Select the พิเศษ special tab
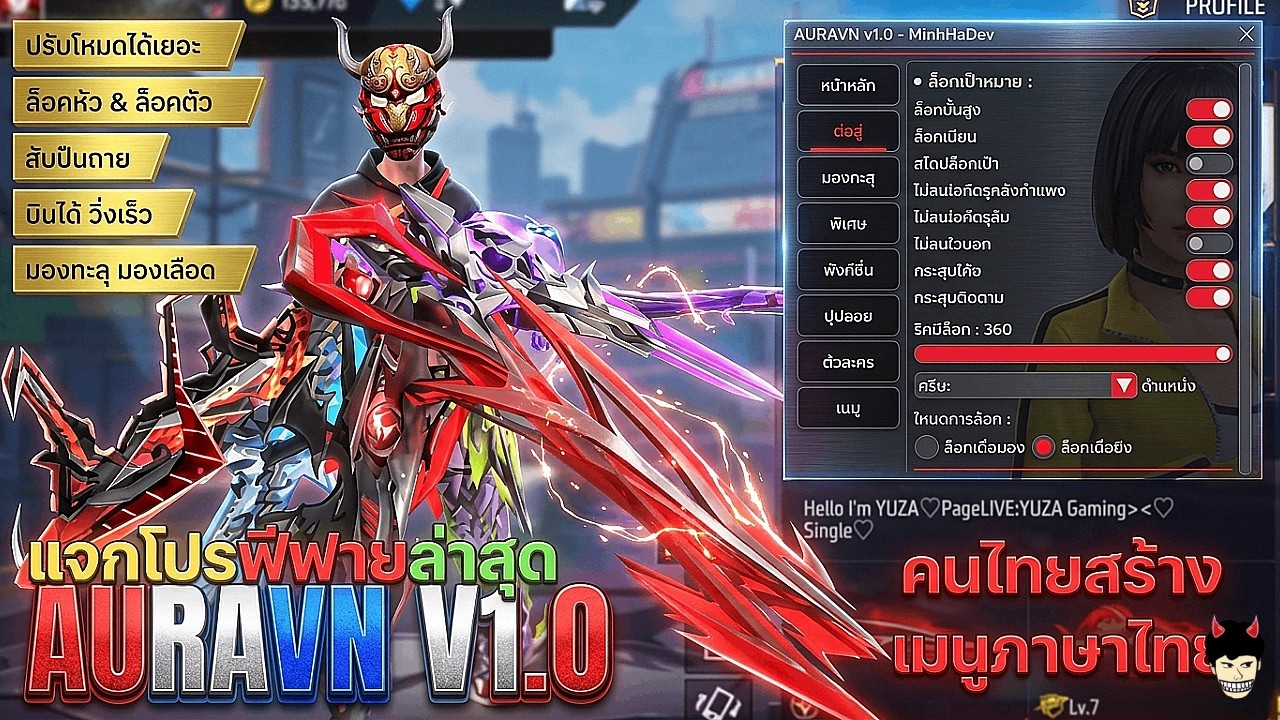Image resolution: width=1280 pixels, height=720 pixels. click(x=847, y=223)
